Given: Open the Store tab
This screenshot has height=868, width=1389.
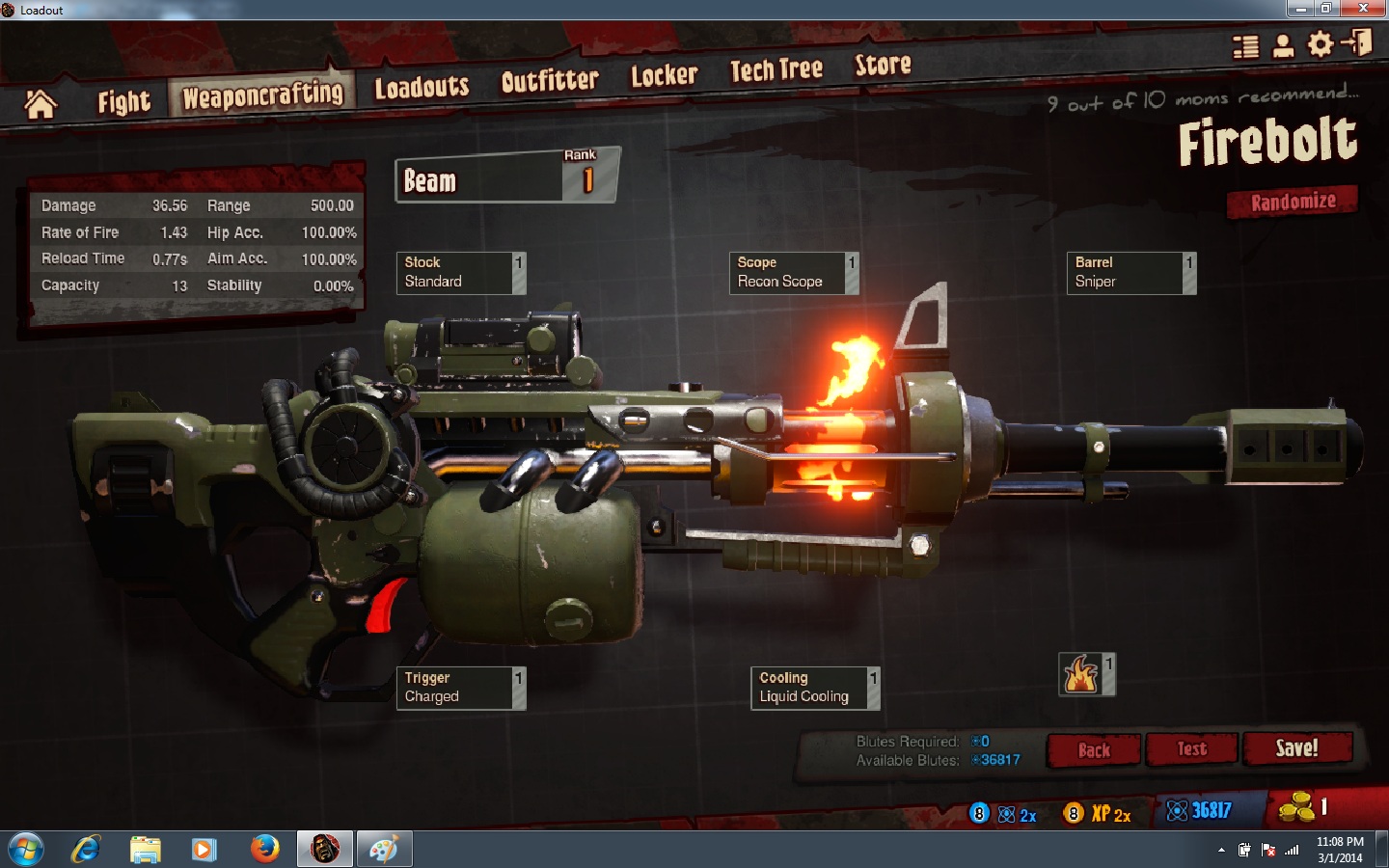Looking at the screenshot, I should (x=883, y=65).
